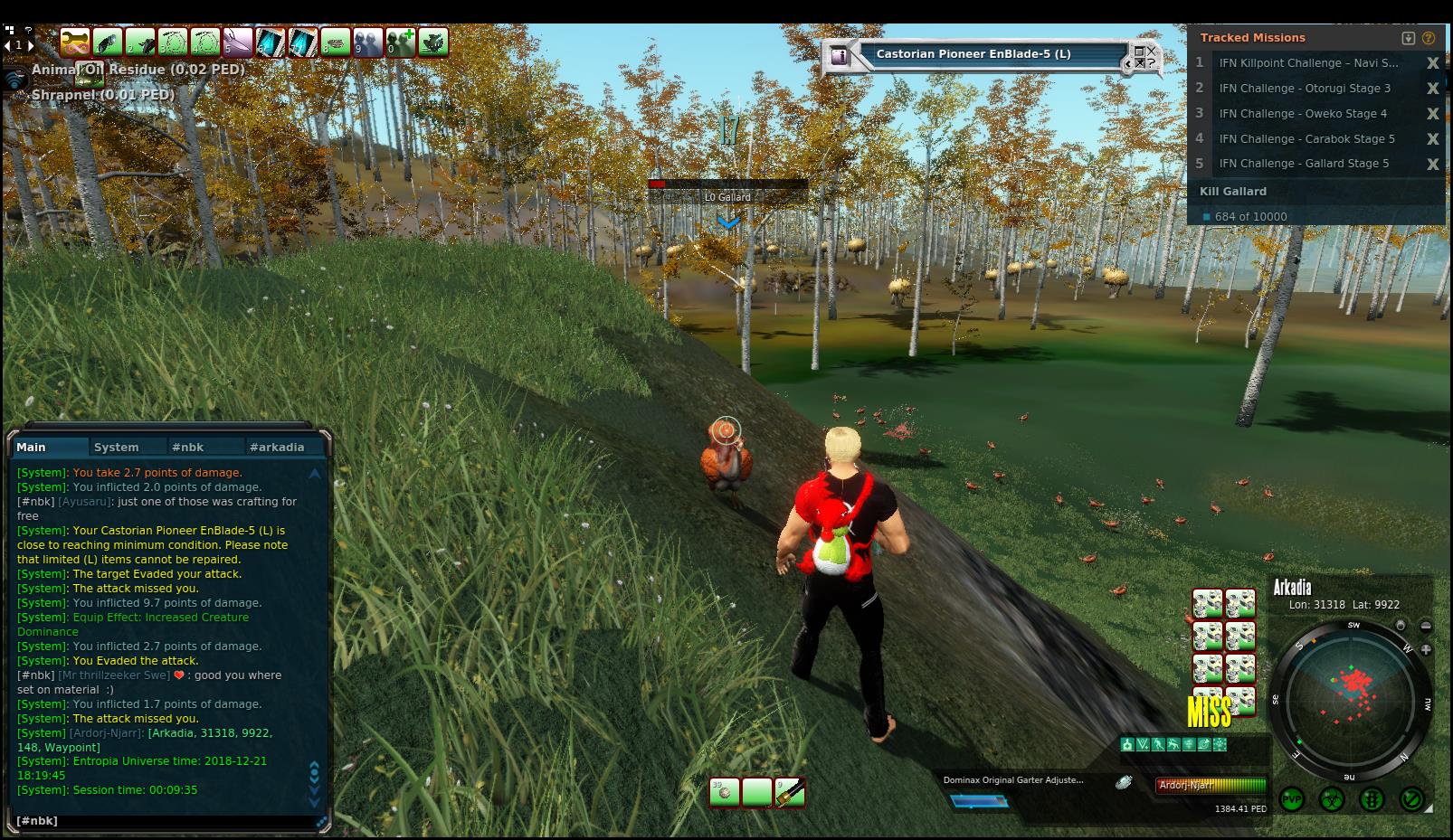Open the #arkadia chat tab
Viewport: 1453px width, 840px height.
coord(276,447)
